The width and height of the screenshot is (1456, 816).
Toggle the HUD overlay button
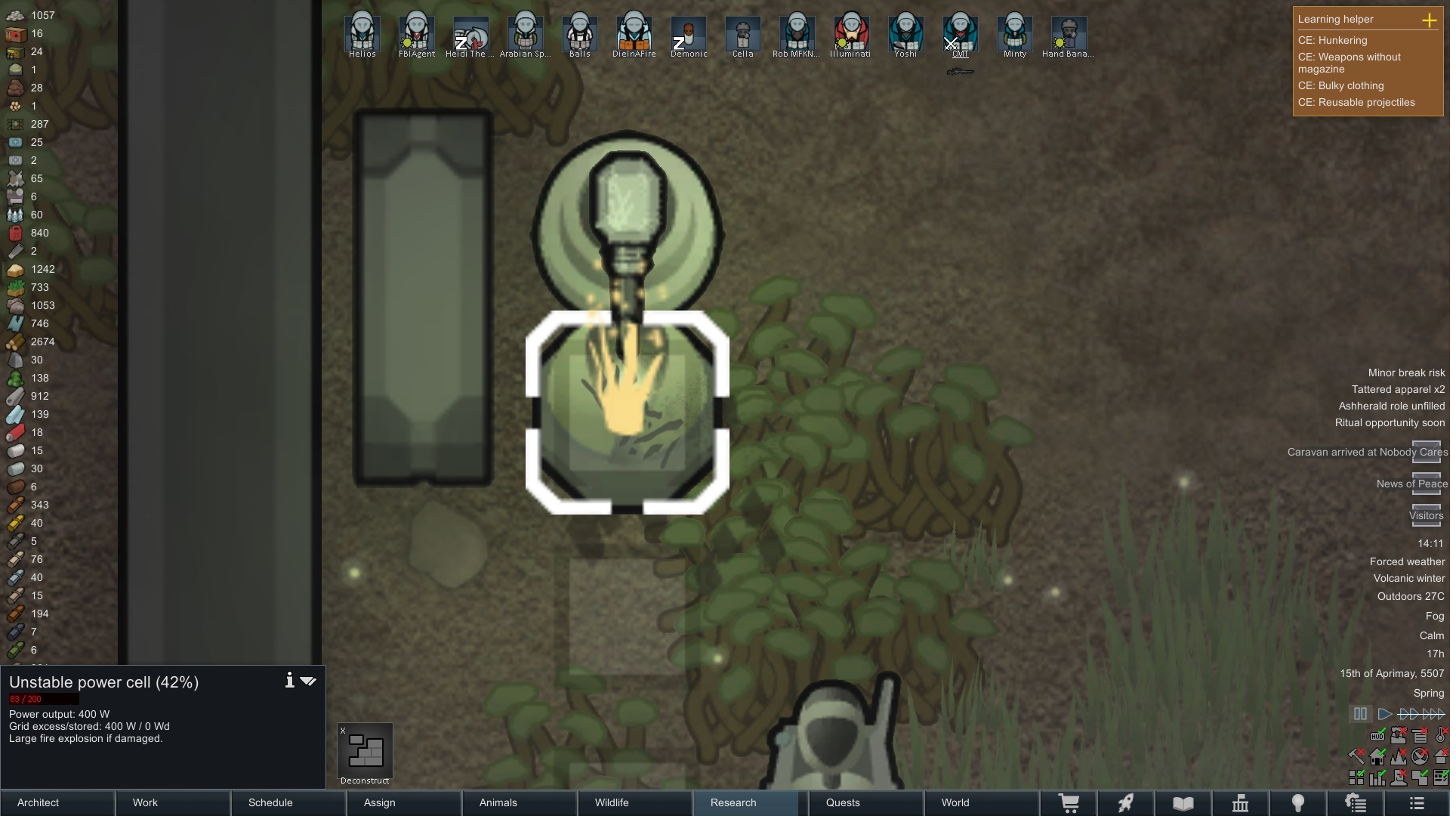(1377, 737)
